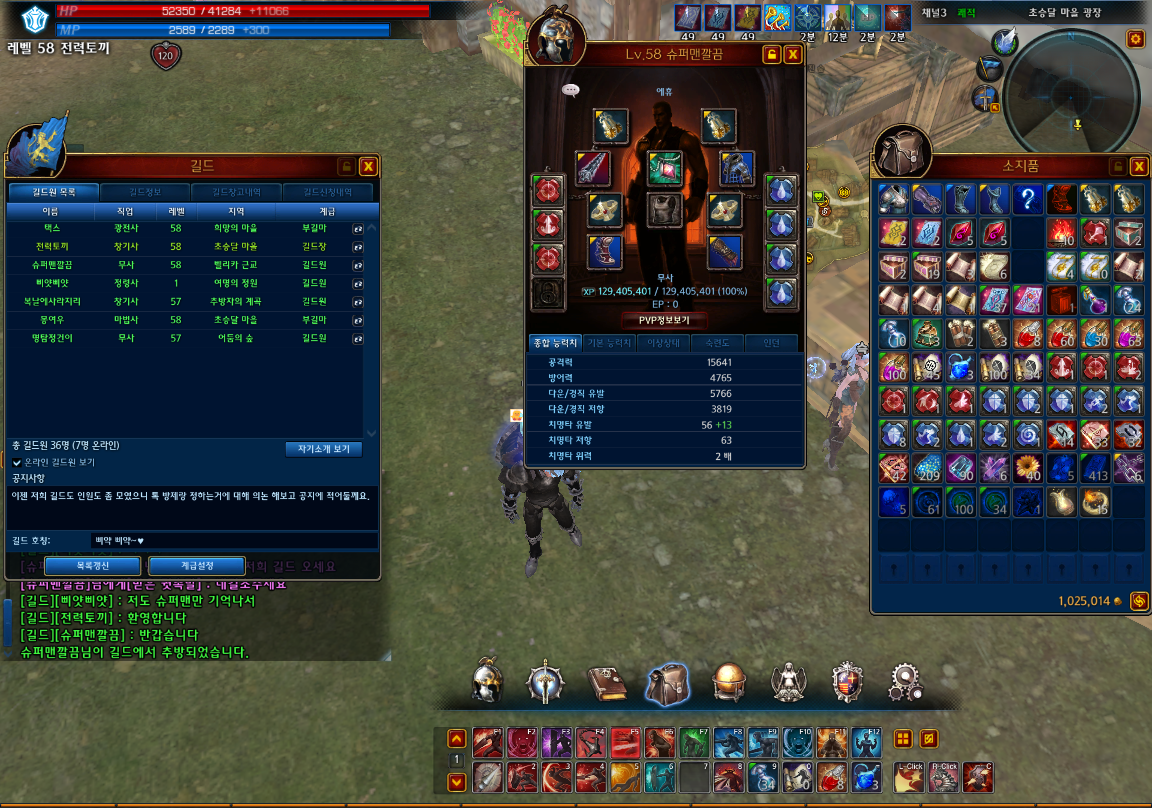This screenshot has height=808, width=1152.
Task: Open 계급설정 rank settings
Action: [197, 565]
